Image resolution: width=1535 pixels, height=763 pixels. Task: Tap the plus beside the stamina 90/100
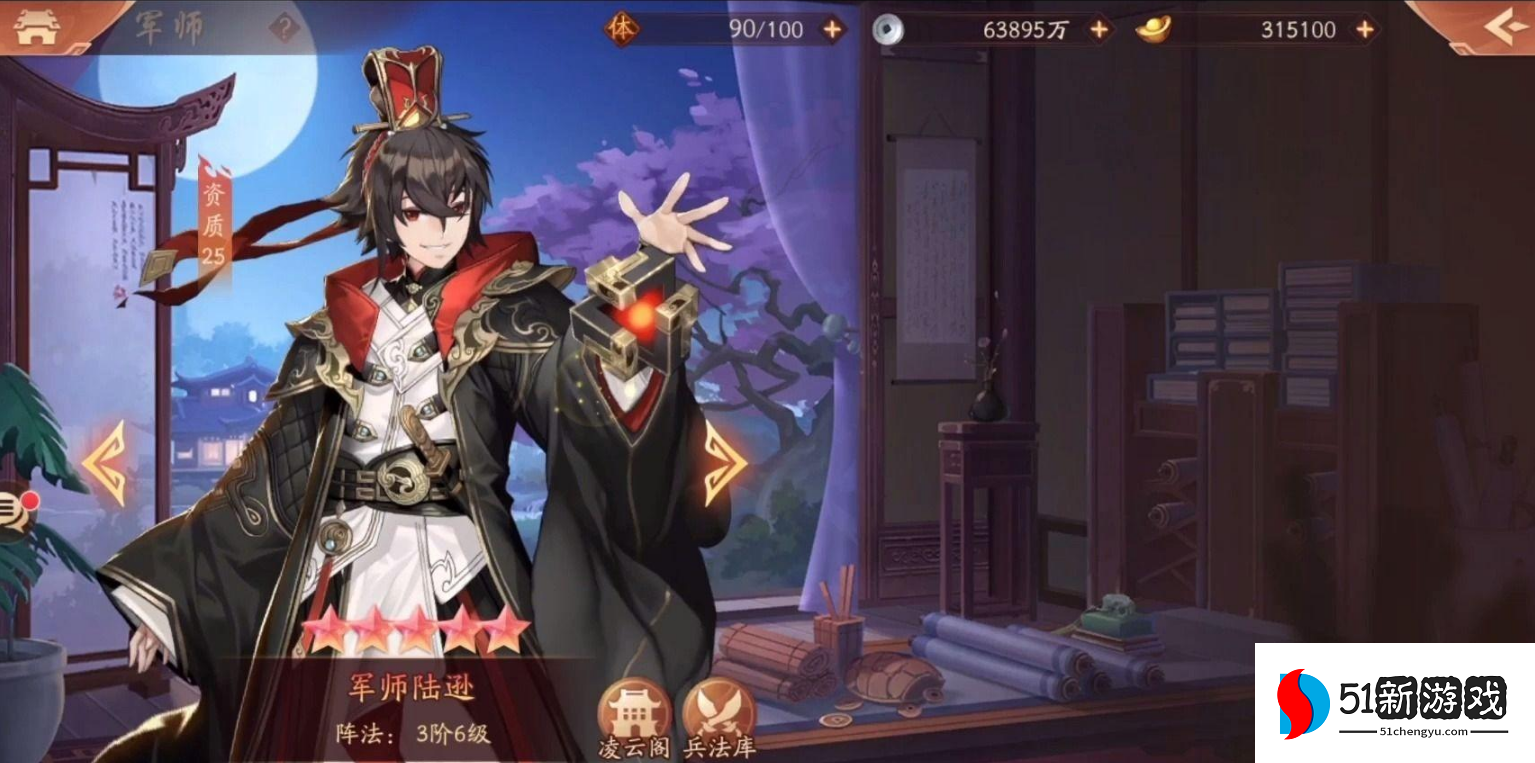830,29
